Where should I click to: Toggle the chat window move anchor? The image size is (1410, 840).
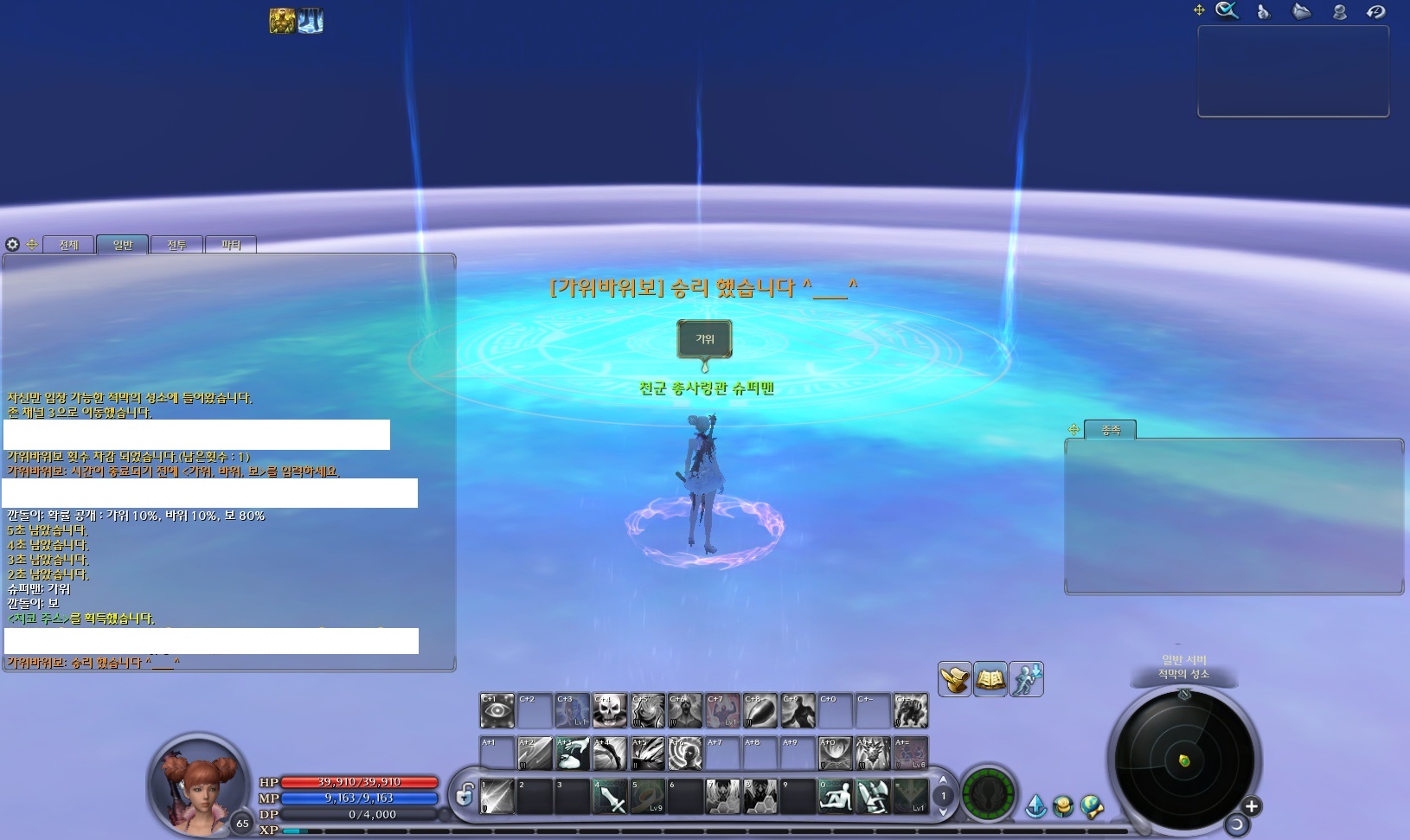31,245
